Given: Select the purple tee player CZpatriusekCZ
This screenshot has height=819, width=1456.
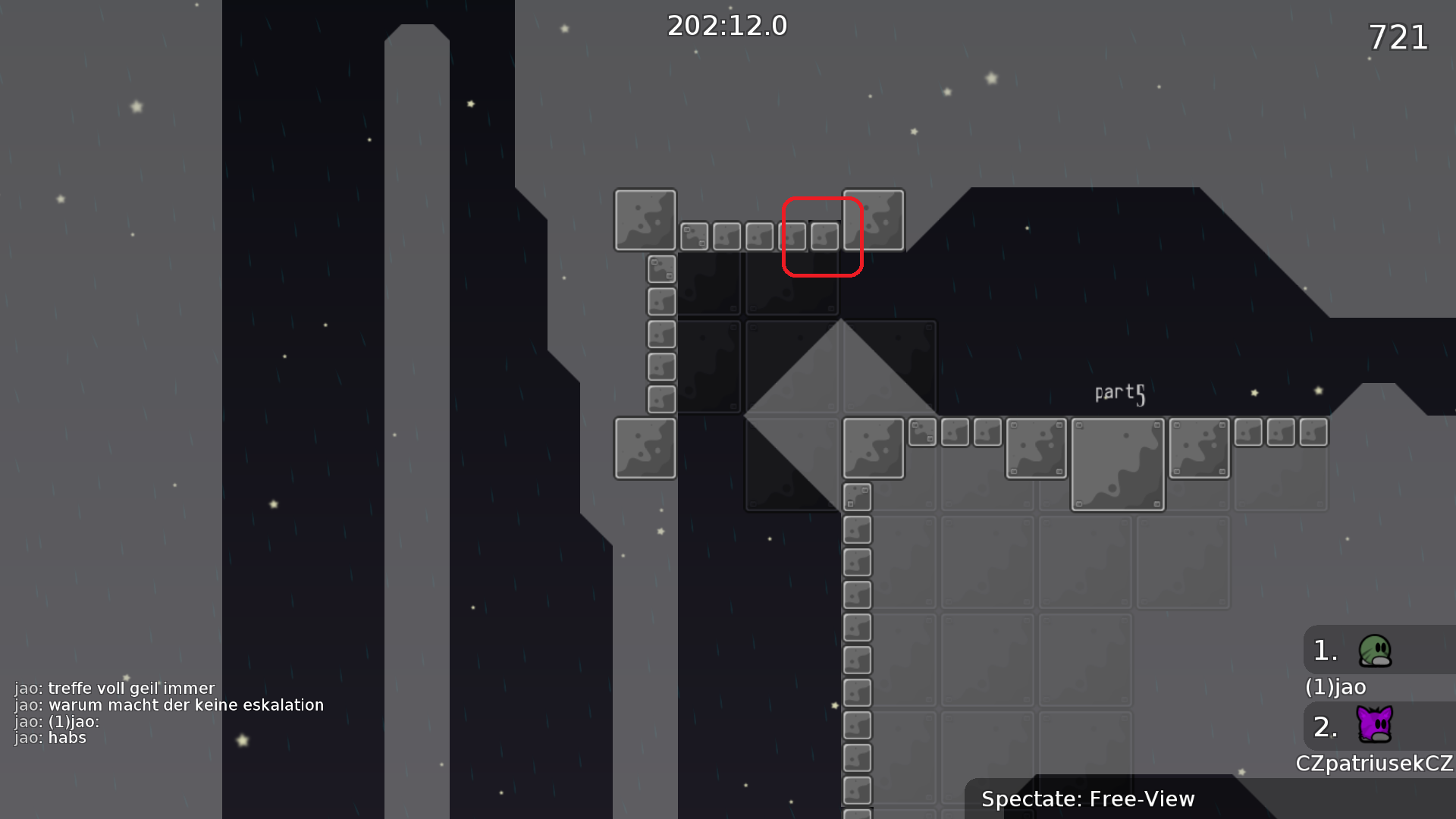Looking at the screenshot, I should [x=1374, y=725].
